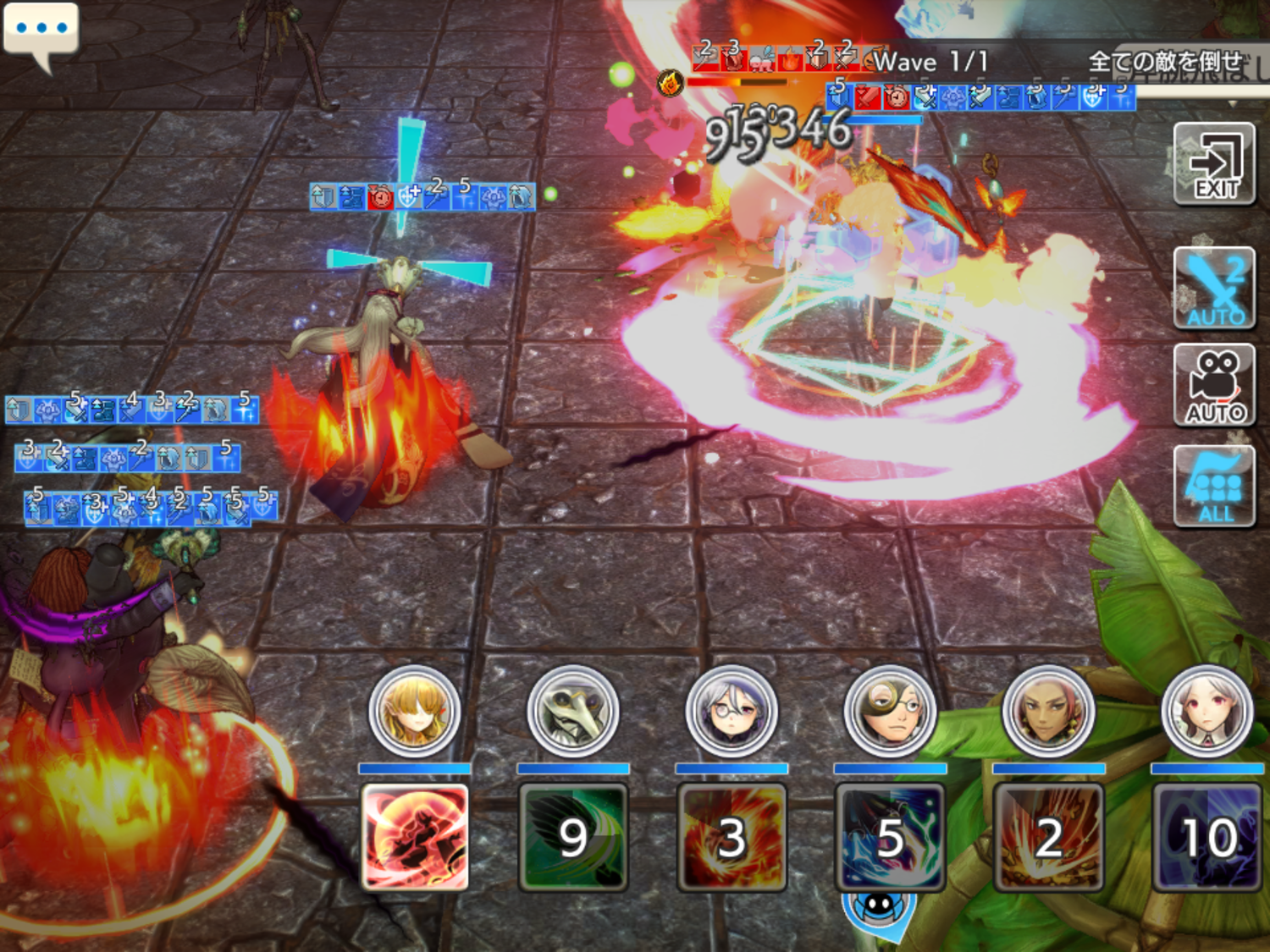Activate the ready red fire skill
The image size is (1270, 952).
tap(415, 838)
